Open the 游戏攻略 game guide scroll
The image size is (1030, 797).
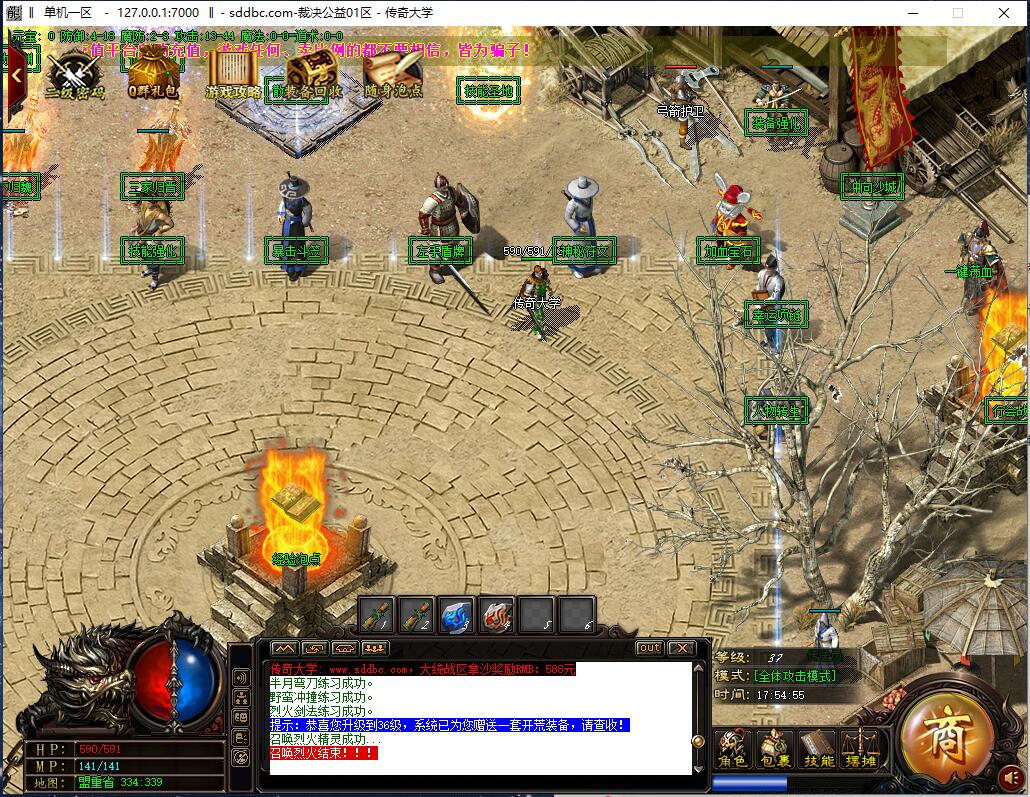(233, 73)
